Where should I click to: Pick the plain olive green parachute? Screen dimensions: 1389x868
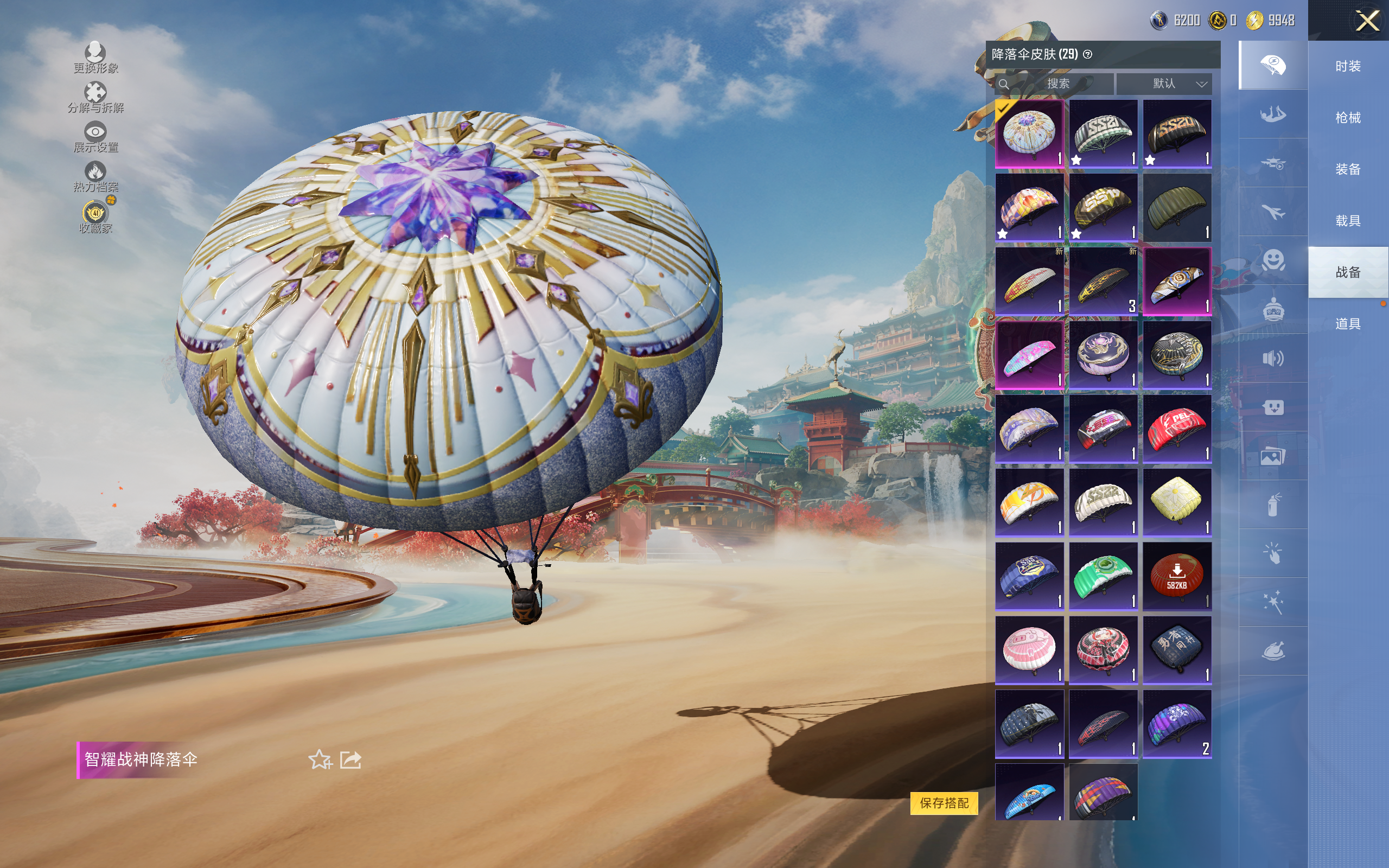[1177, 207]
